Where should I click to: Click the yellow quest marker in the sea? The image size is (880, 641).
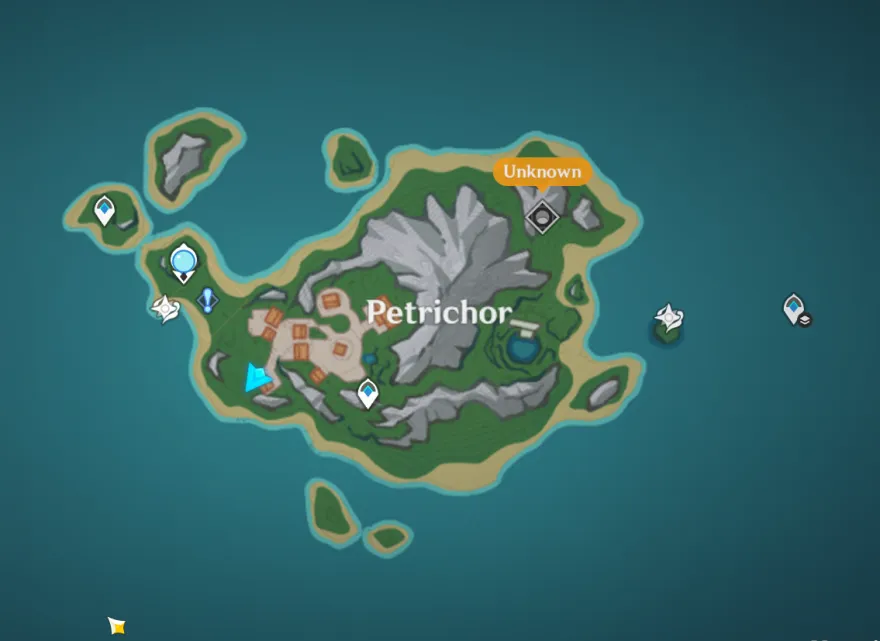pyautogui.click(x=117, y=626)
